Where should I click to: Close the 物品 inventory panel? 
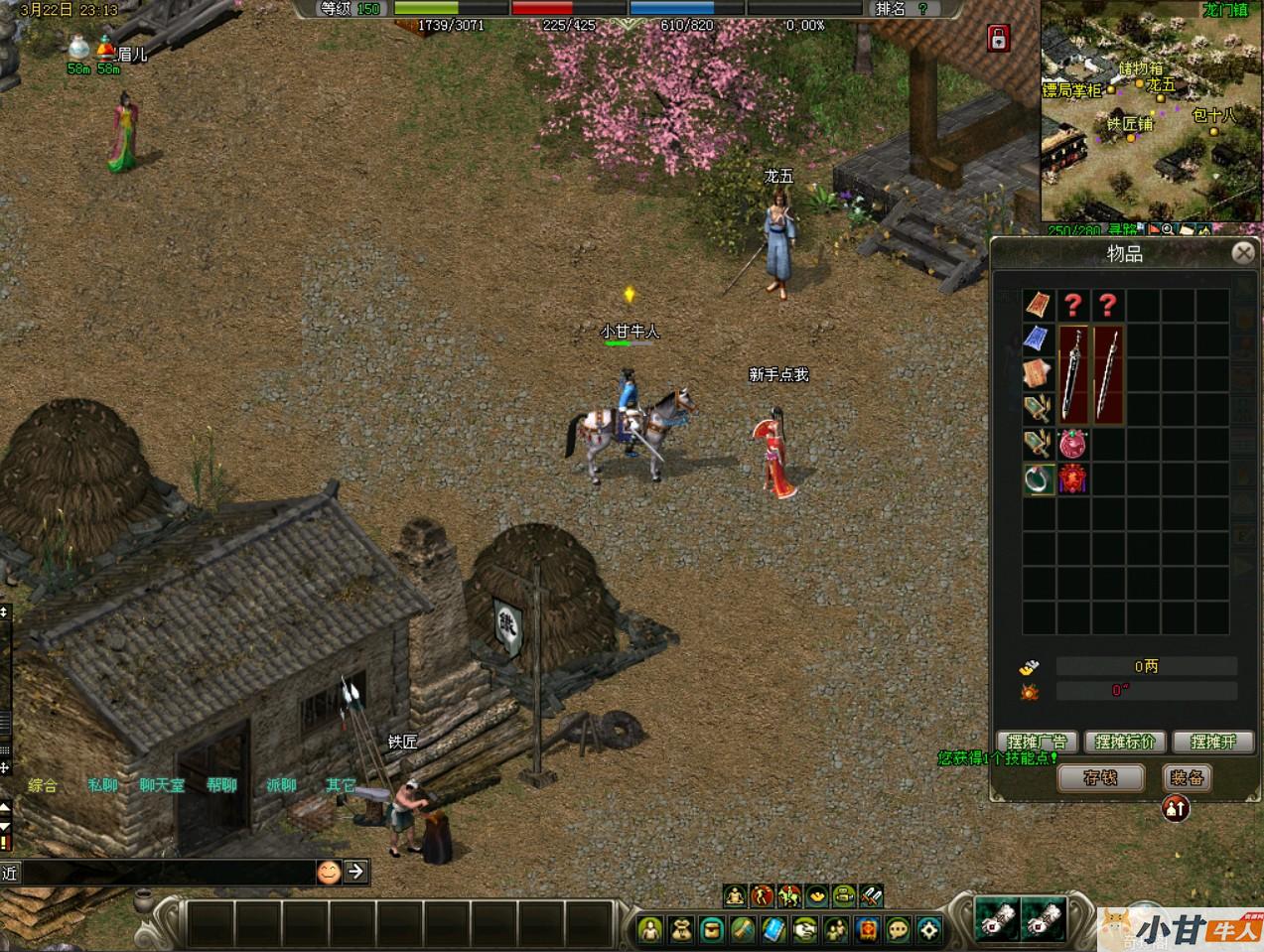tap(1242, 253)
